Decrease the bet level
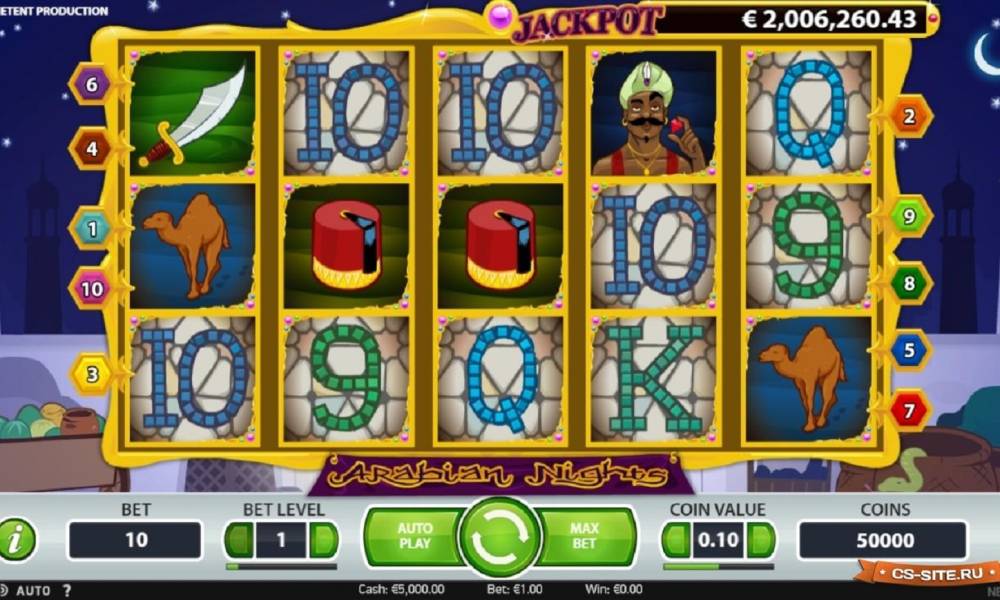The width and height of the screenshot is (1000, 600). click(x=240, y=541)
